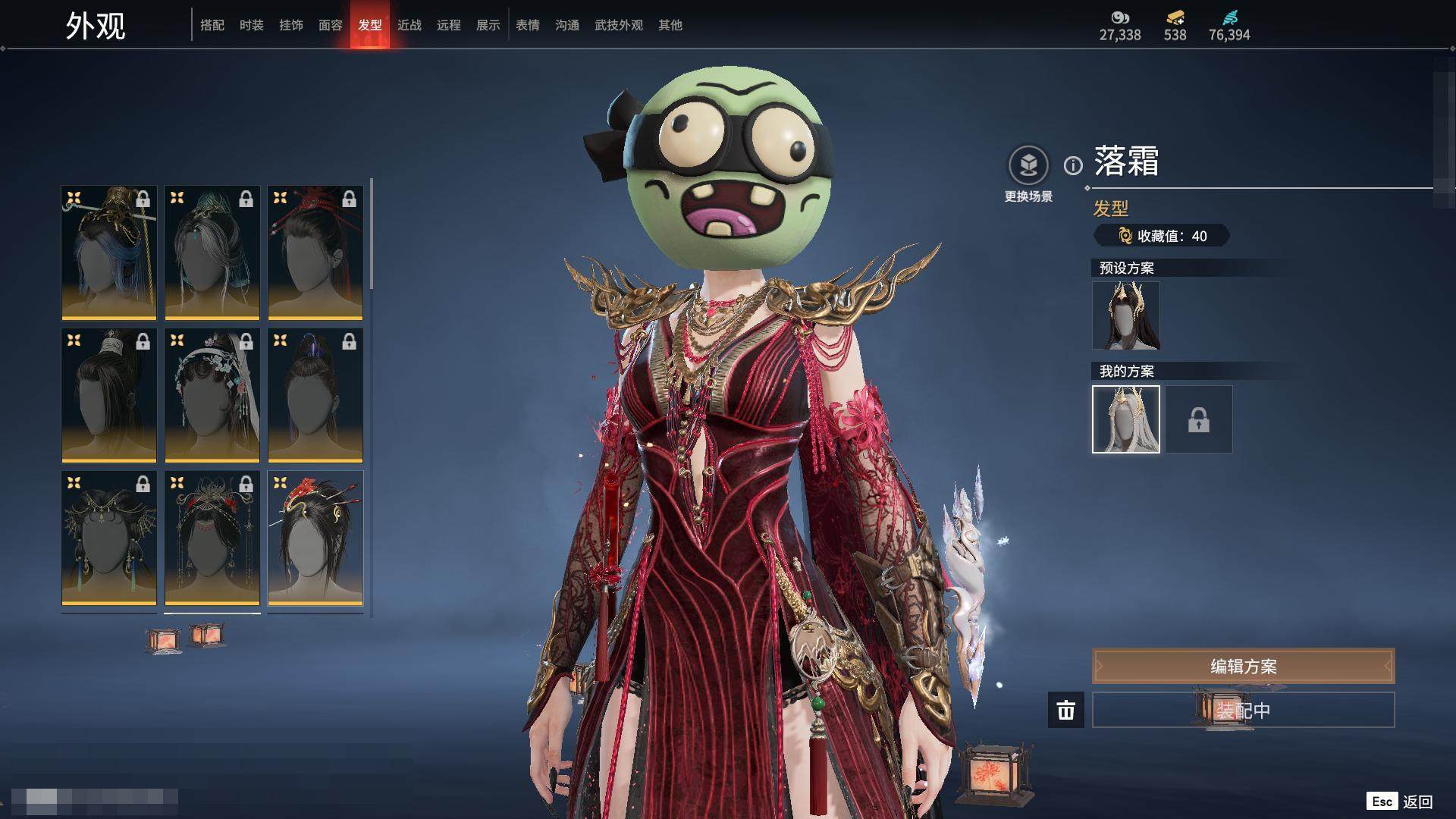This screenshot has width=1456, height=819.
Task: Pick the locked hairstyle with white headband bun
Action: (109, 395)
